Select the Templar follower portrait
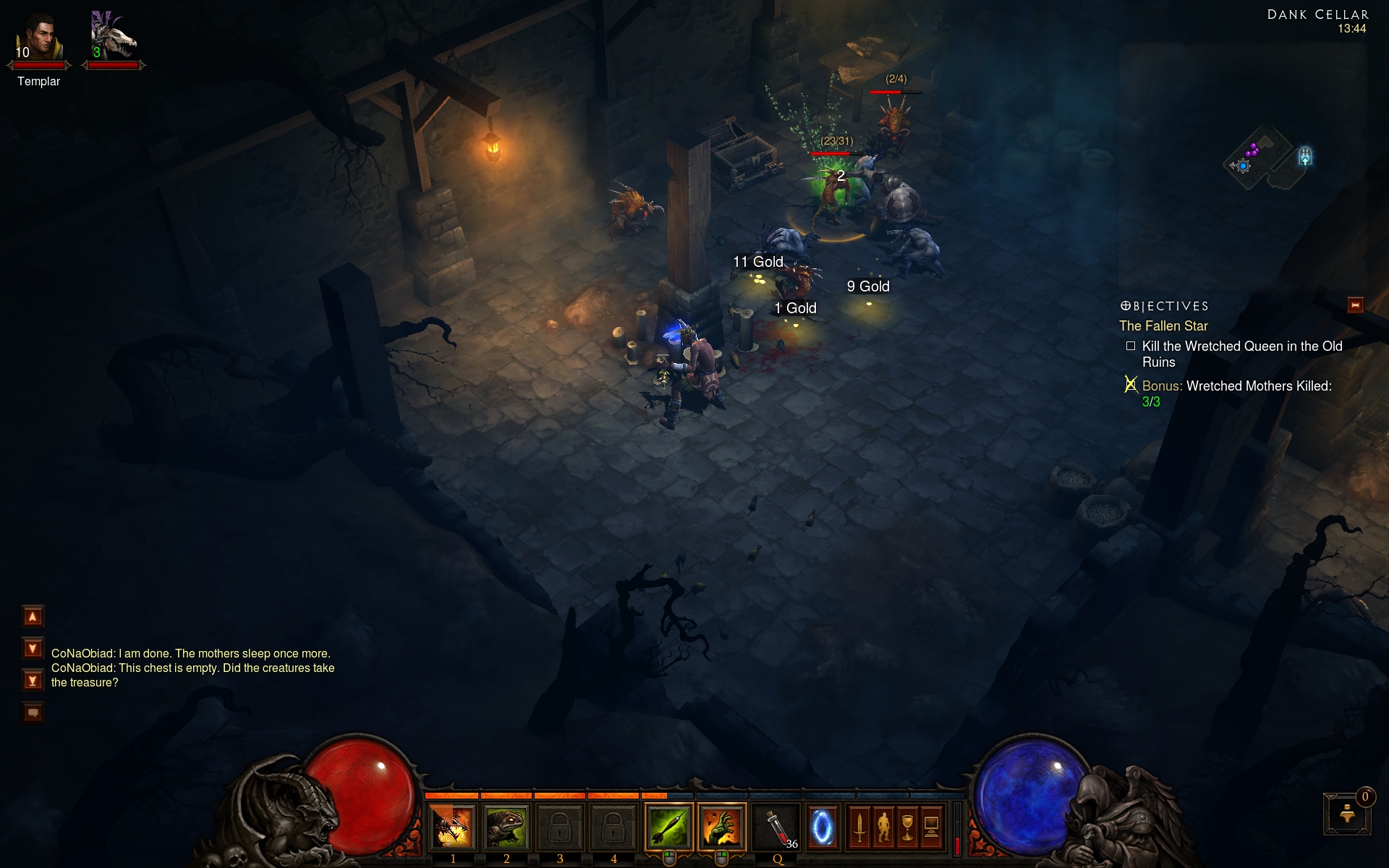Viewport: 1389px width, 868px height. click(x=39, y=38)
